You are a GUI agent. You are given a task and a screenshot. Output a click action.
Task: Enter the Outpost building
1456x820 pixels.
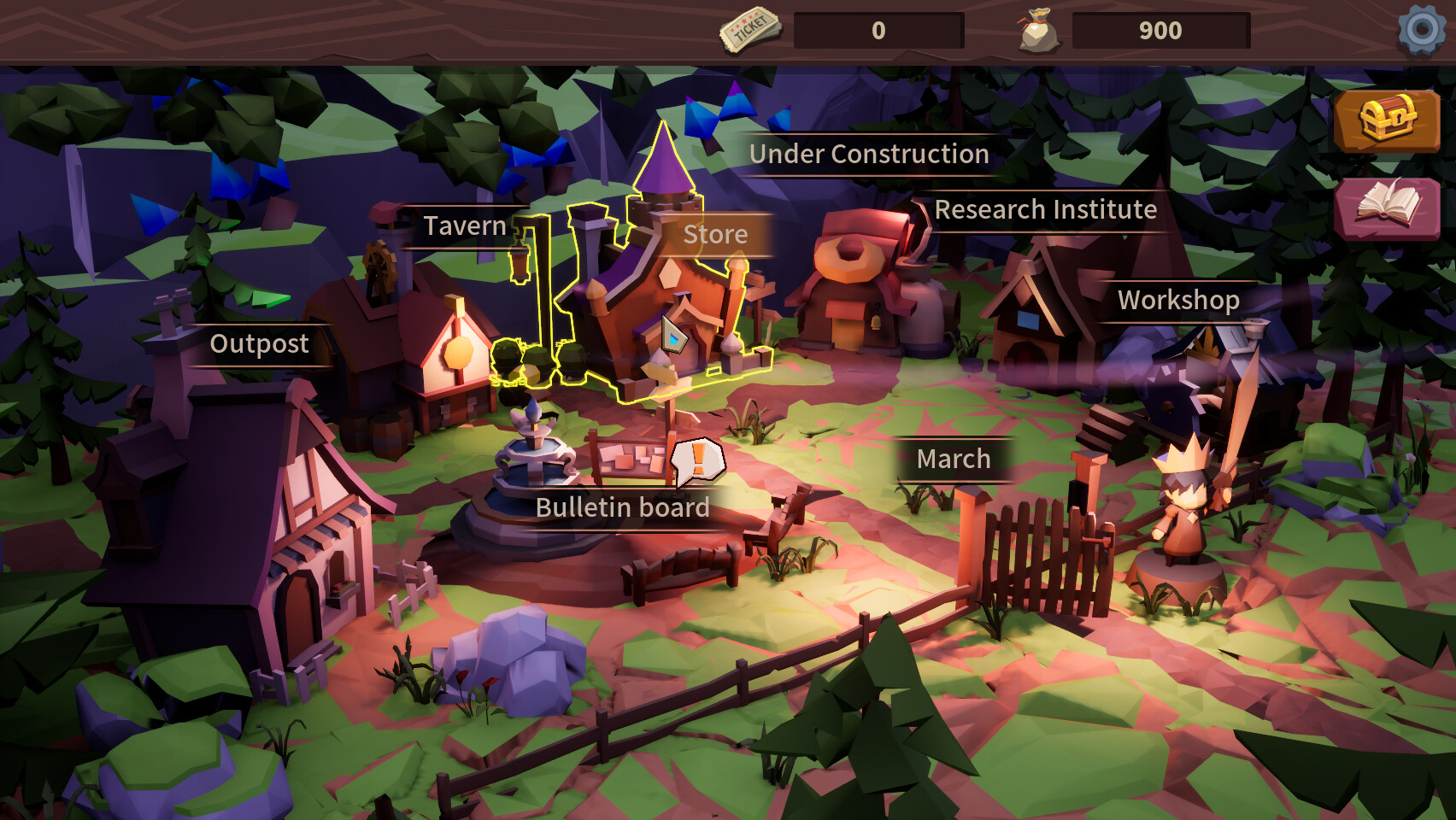[x=259, y=344]
